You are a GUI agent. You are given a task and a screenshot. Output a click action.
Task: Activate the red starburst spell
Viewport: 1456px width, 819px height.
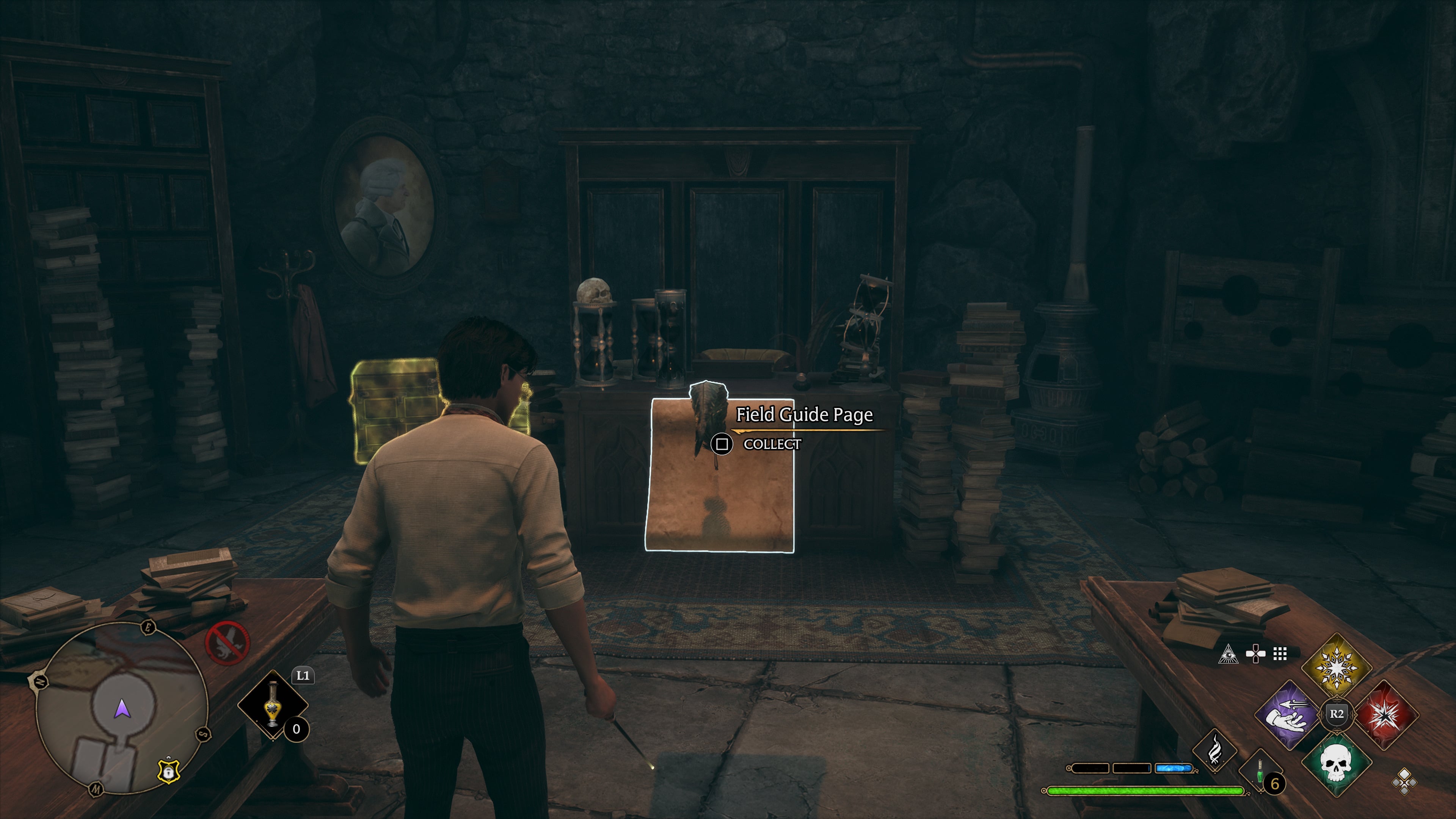[x=1384, y=714]
